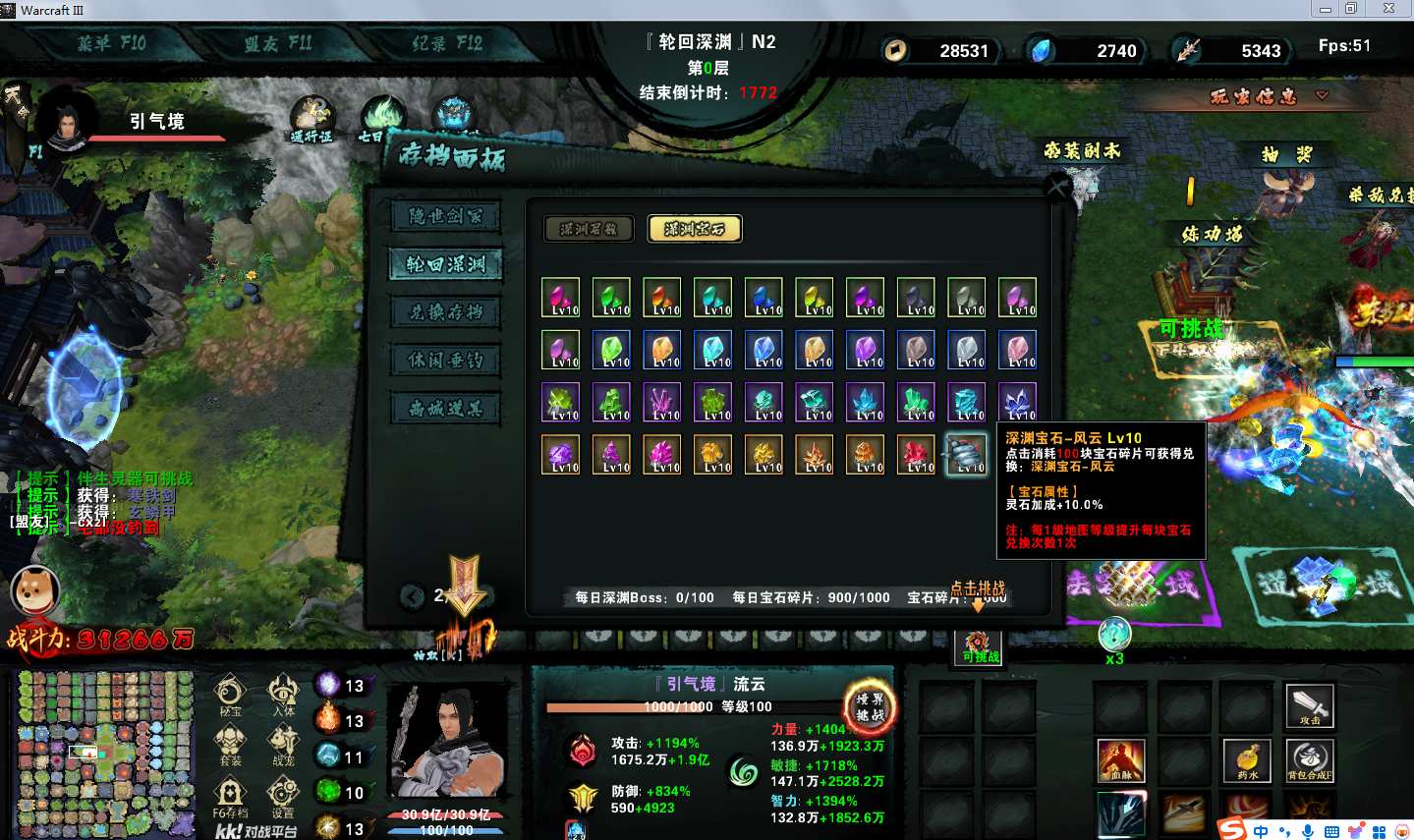Open the 盟友 F11 allies menu
This screenshot has height=840, width=1414.
[x=278, y=43]
